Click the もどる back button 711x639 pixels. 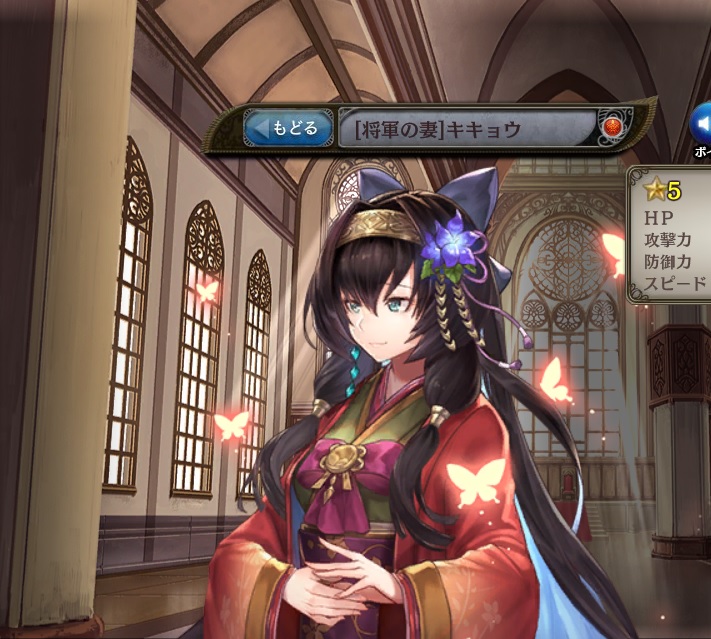tap(288, 129)
